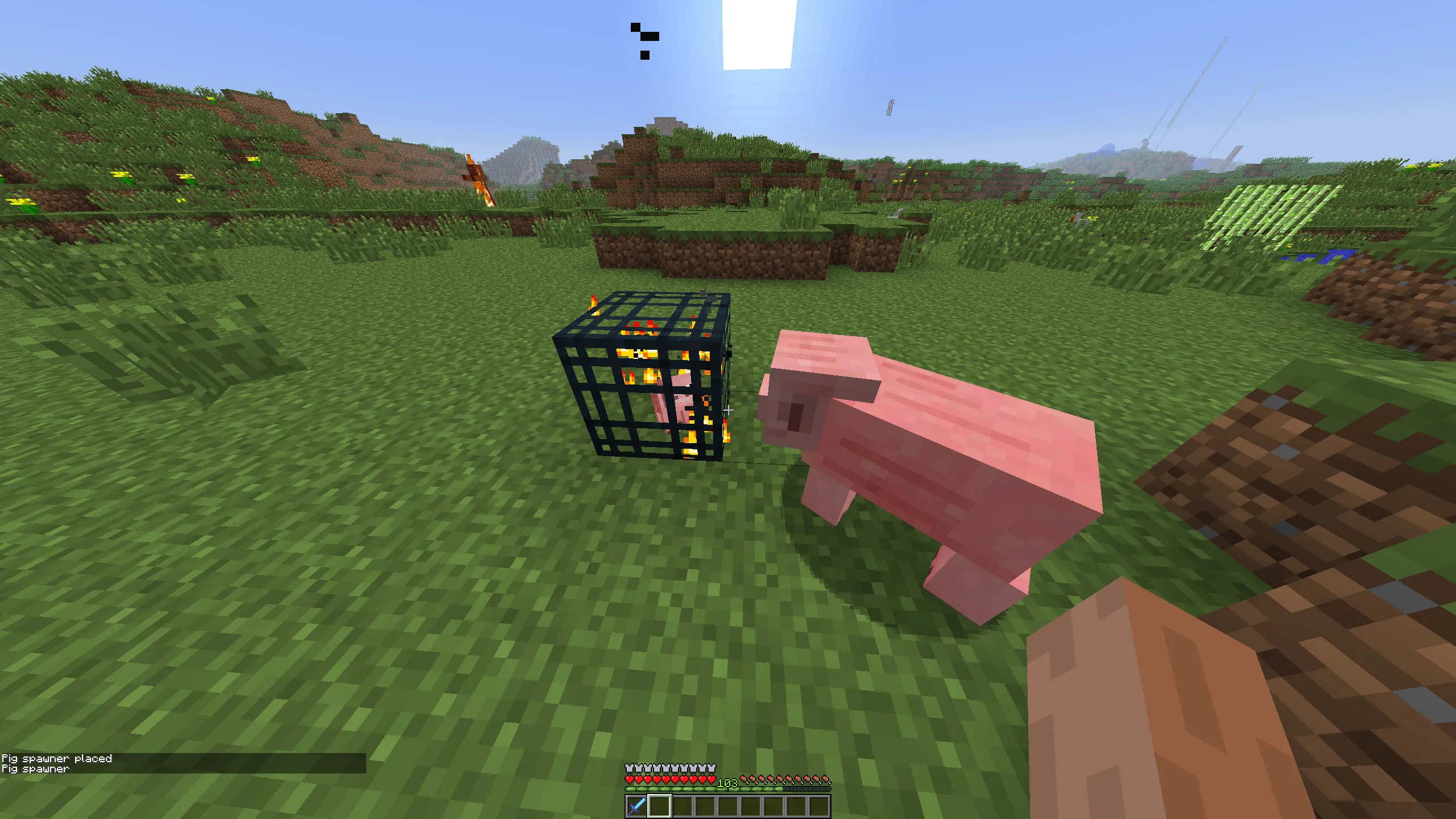Screen dimensions: 1456x819
Task: Click the 'Pig spawner placed' chat message
Action: tap(59, 758)
